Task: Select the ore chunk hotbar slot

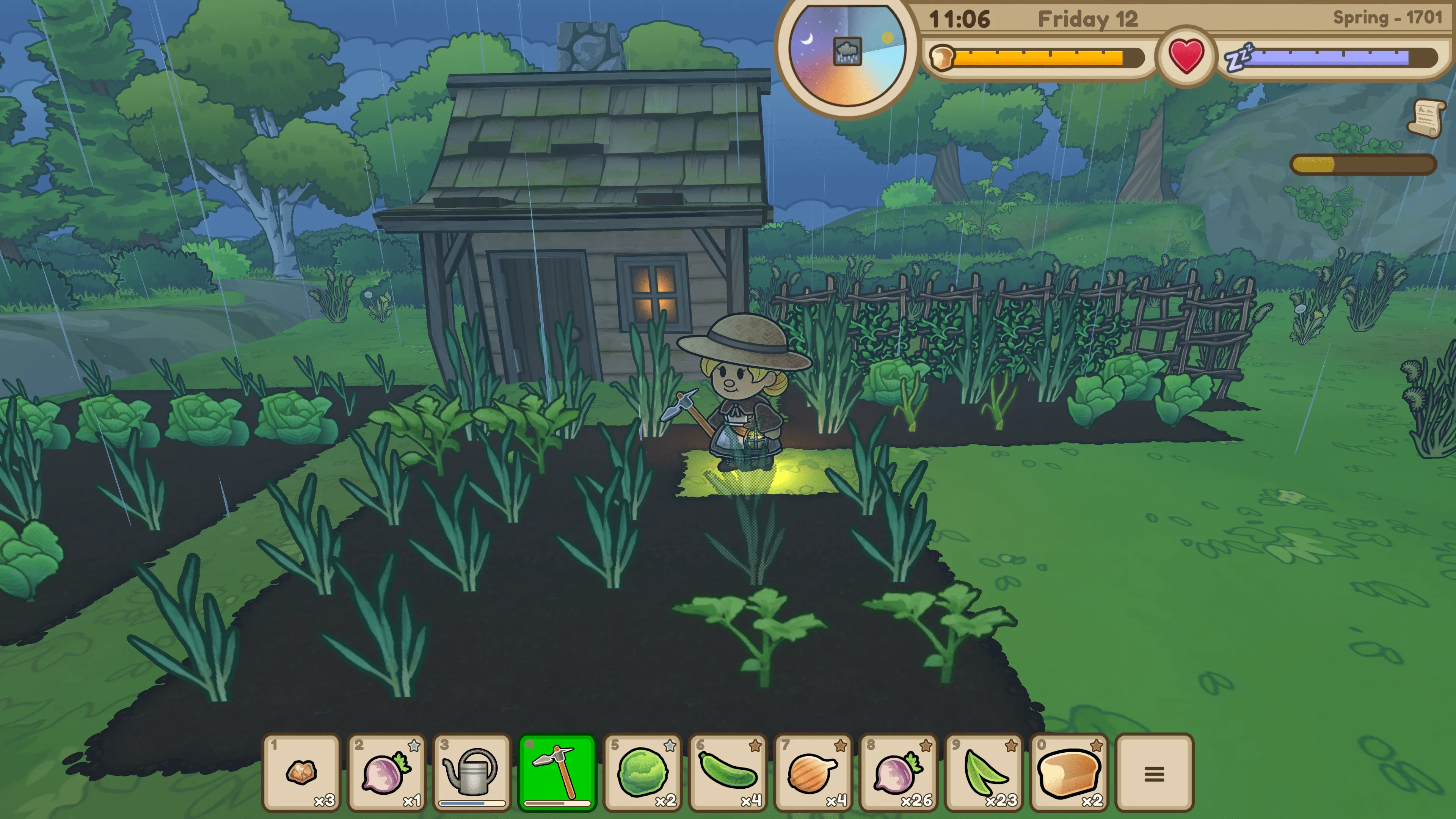Action: (x=302, y=772)
